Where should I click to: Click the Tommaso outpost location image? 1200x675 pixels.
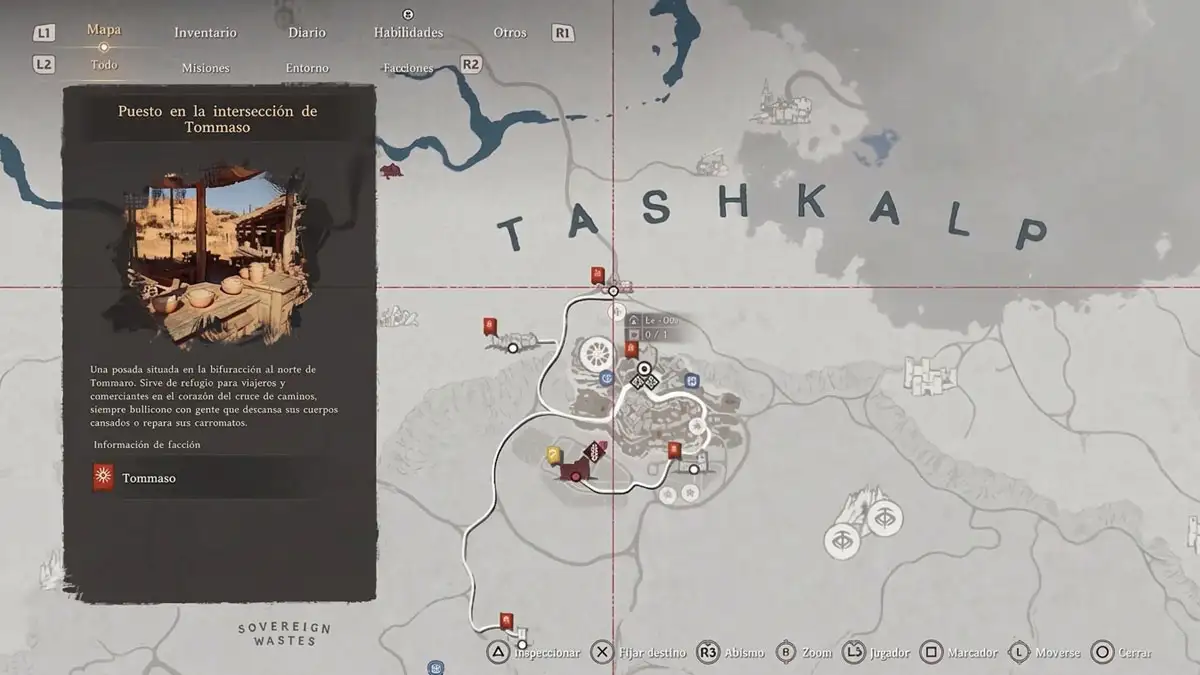218,247
